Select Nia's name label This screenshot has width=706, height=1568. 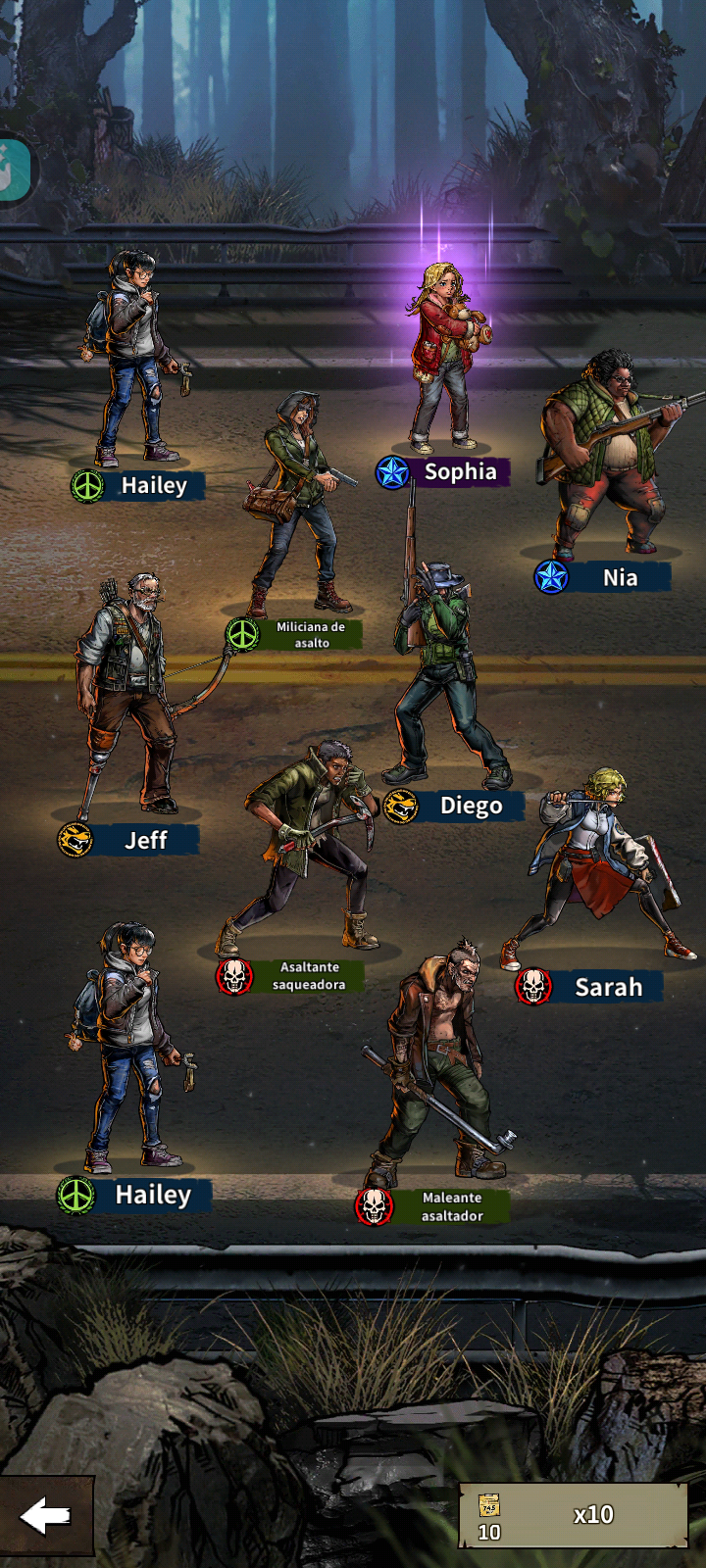click(619, 577)
